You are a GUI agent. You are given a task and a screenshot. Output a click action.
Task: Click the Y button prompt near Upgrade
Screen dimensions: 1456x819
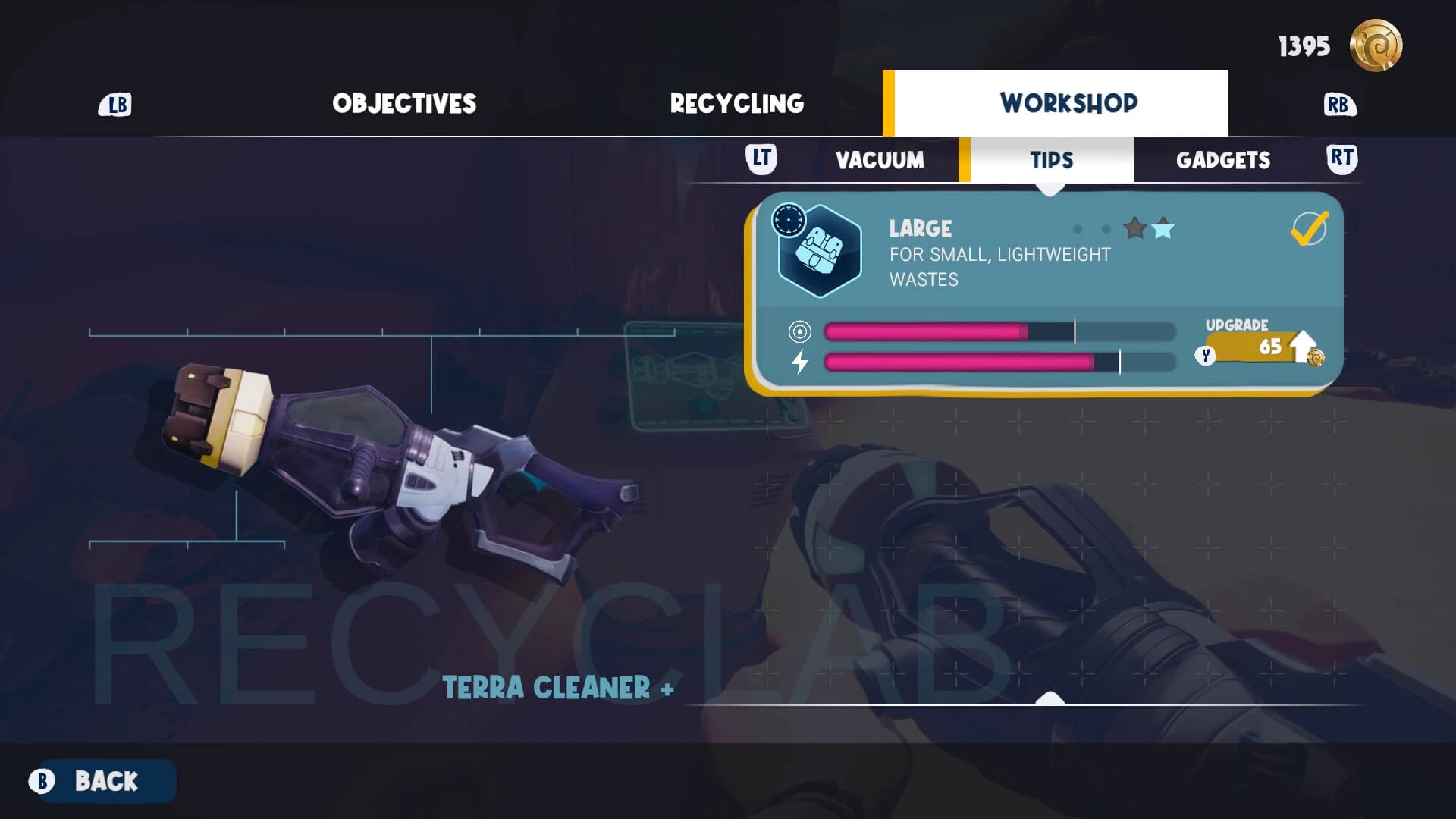pyautogui.click(x=1205, y=353)
